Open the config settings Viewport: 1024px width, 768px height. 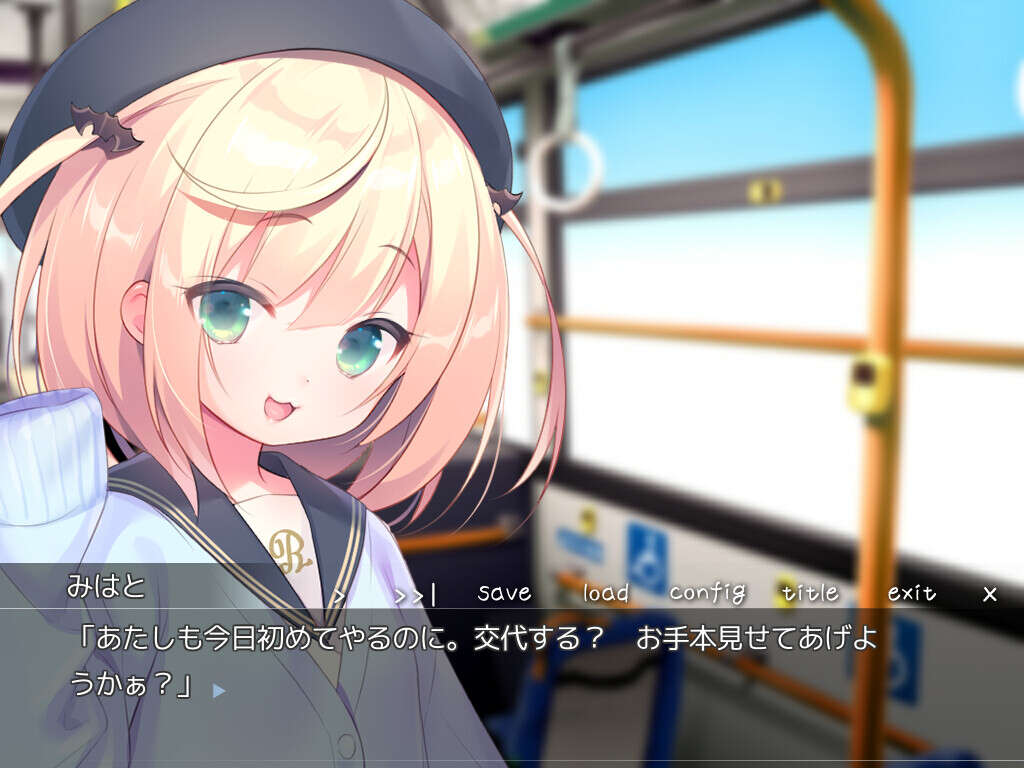708,593
